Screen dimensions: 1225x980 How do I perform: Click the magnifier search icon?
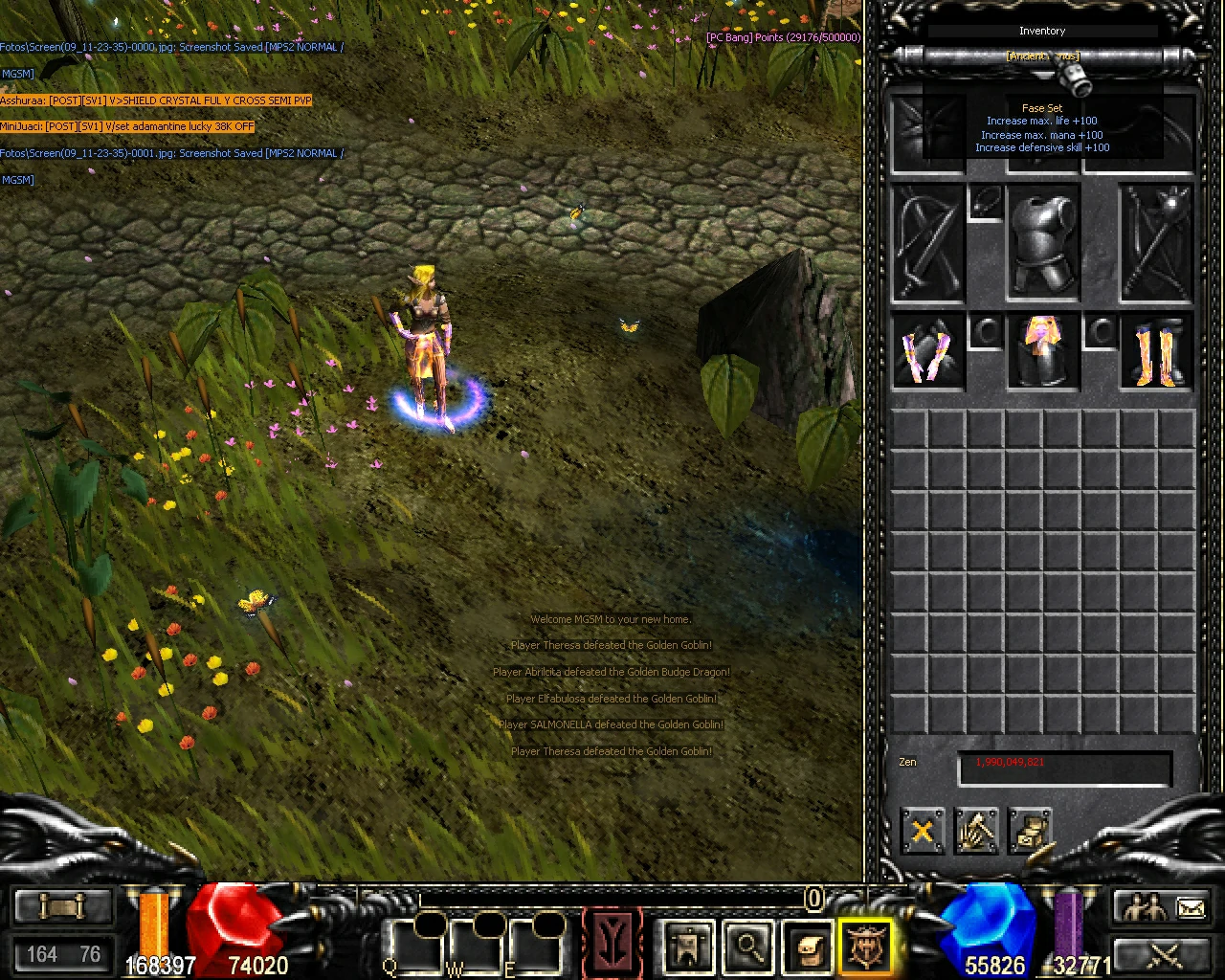click(x=747, y=943)
